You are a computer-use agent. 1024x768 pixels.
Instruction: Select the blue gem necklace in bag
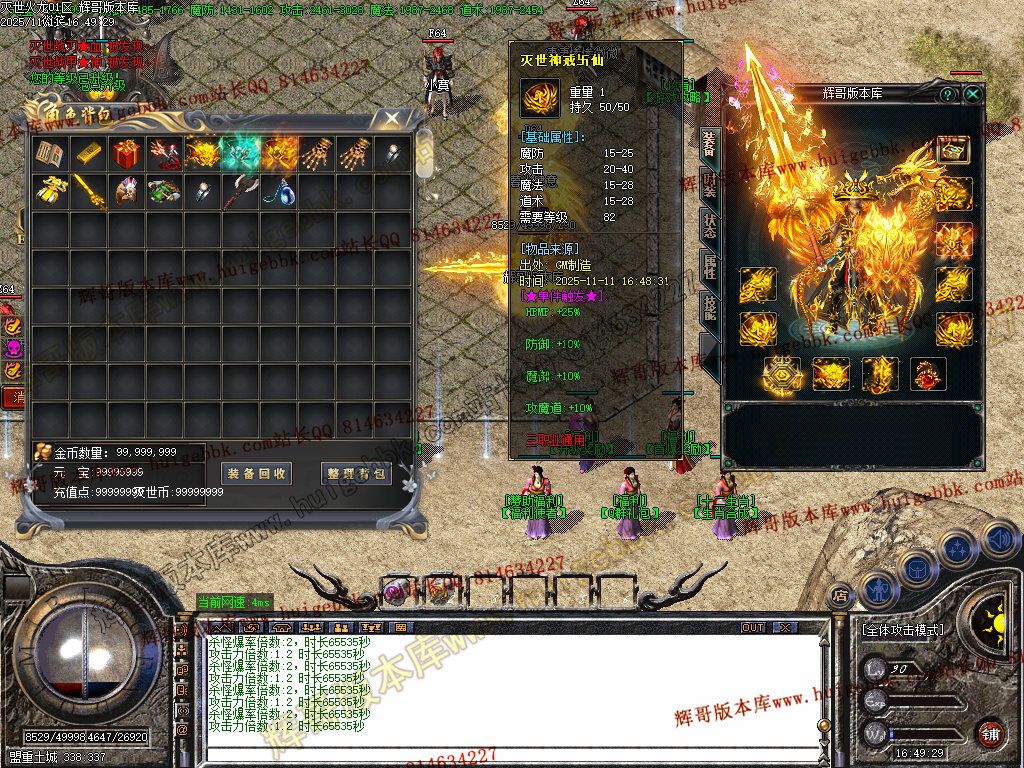(x=278, y=192)
